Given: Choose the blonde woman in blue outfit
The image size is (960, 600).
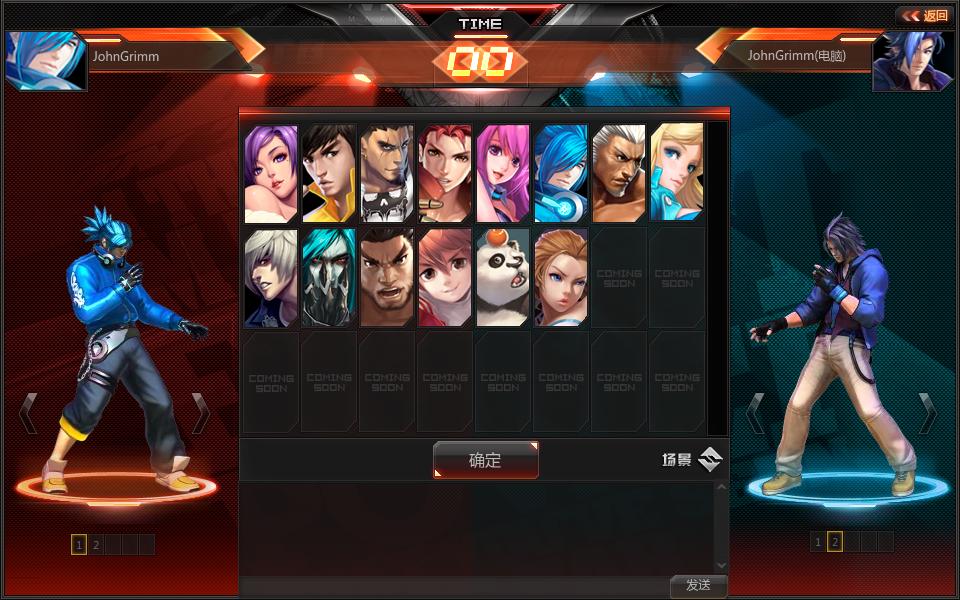Looking at the screenshot, I should pyautogui.click(x=677, y=173).
